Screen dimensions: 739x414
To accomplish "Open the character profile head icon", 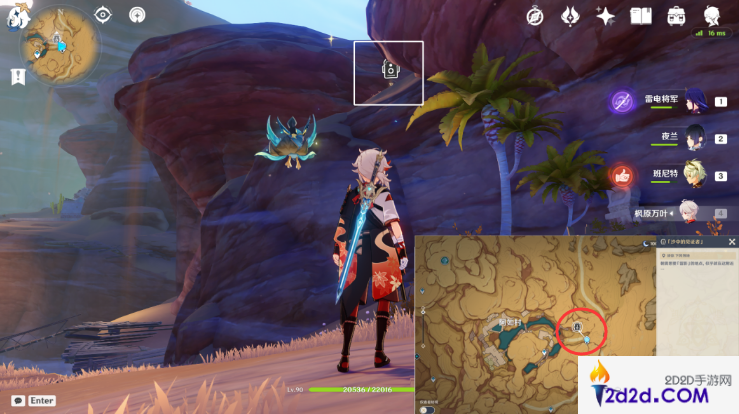I will (x=712, y=15).
